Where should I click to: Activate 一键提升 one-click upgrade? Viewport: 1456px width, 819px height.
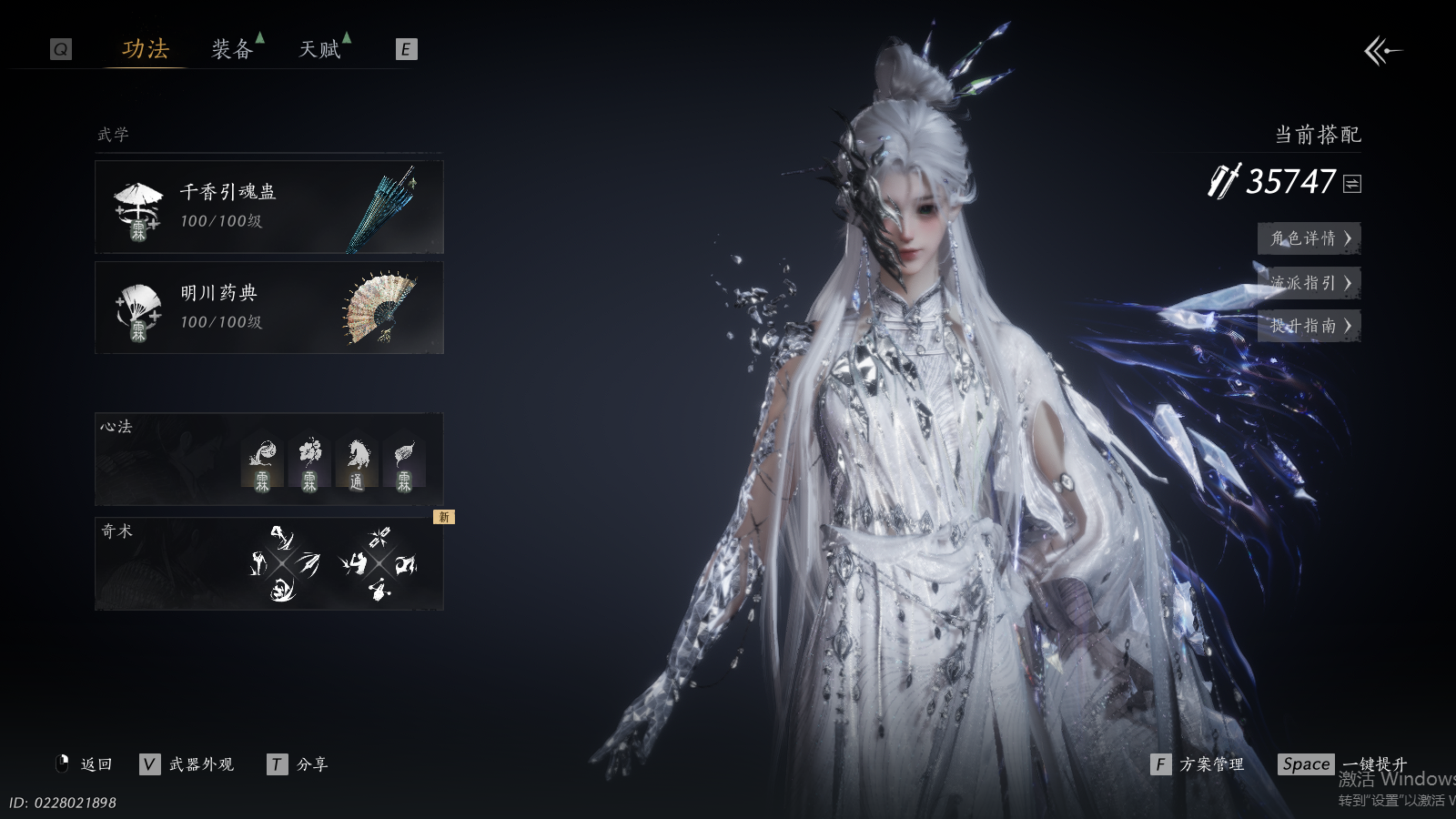[1344, 764]
